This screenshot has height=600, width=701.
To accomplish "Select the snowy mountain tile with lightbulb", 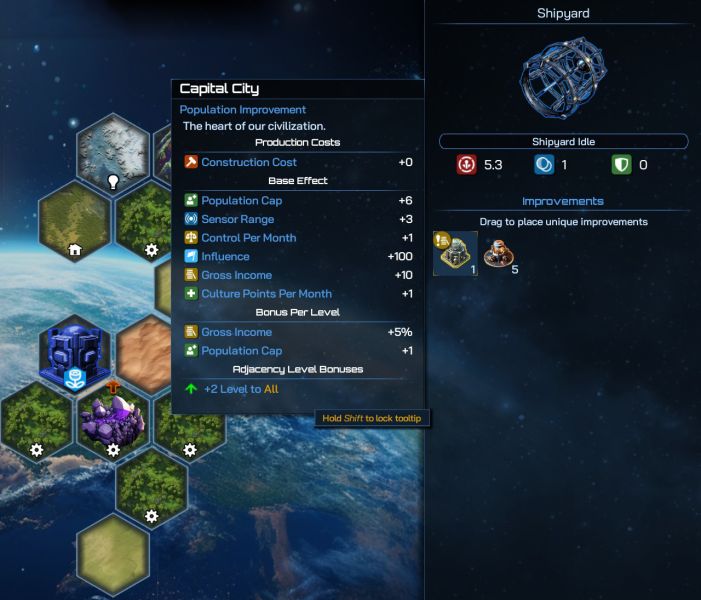I will tap(113, 153).
